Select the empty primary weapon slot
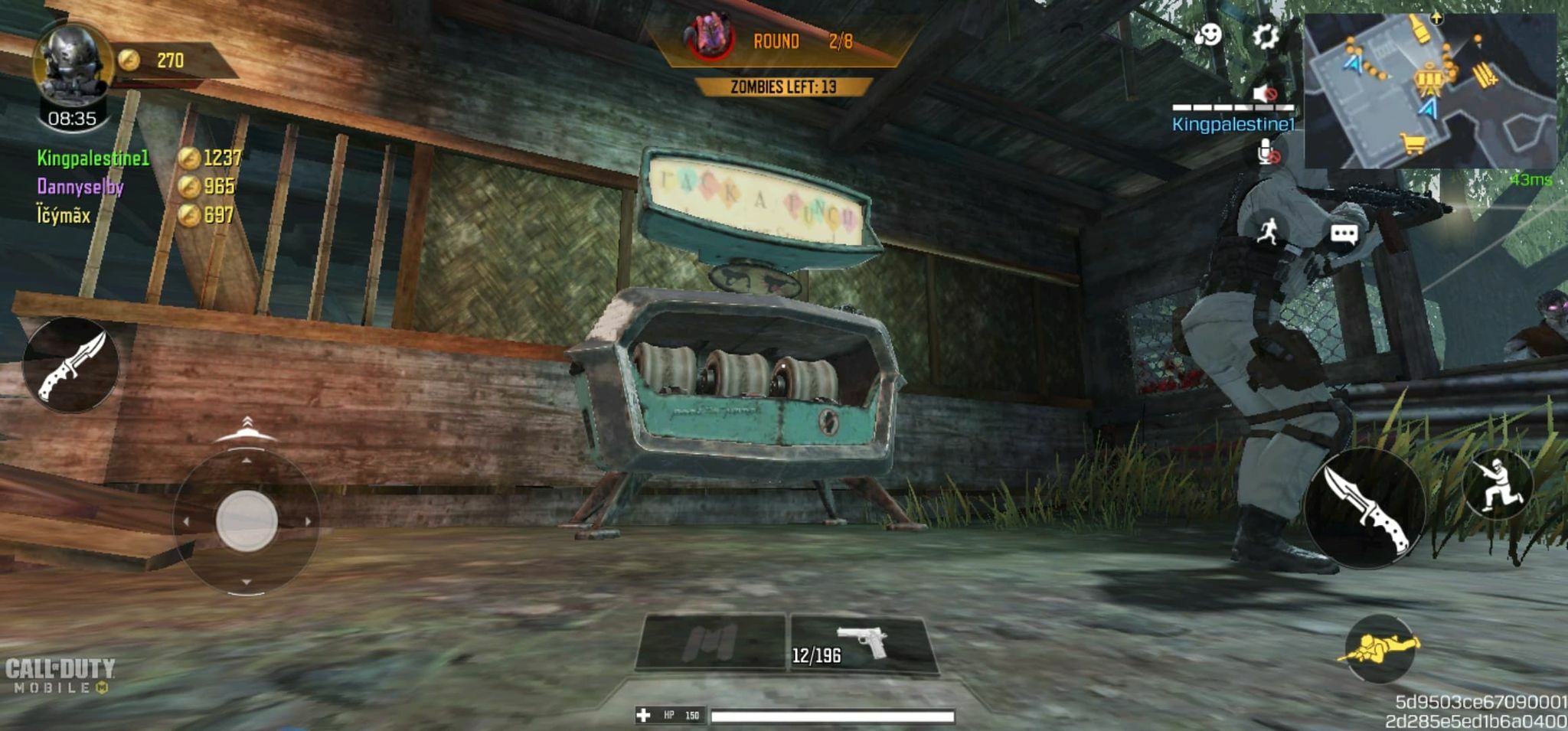Screen dimensions: 1568x731 (x=711, y=641)
